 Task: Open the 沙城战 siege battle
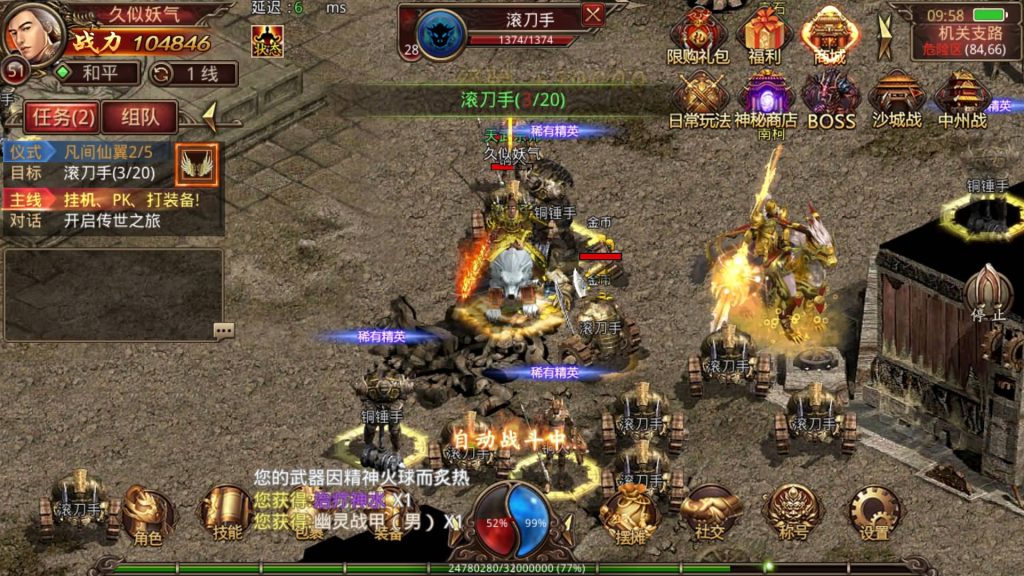coord(896,100)
